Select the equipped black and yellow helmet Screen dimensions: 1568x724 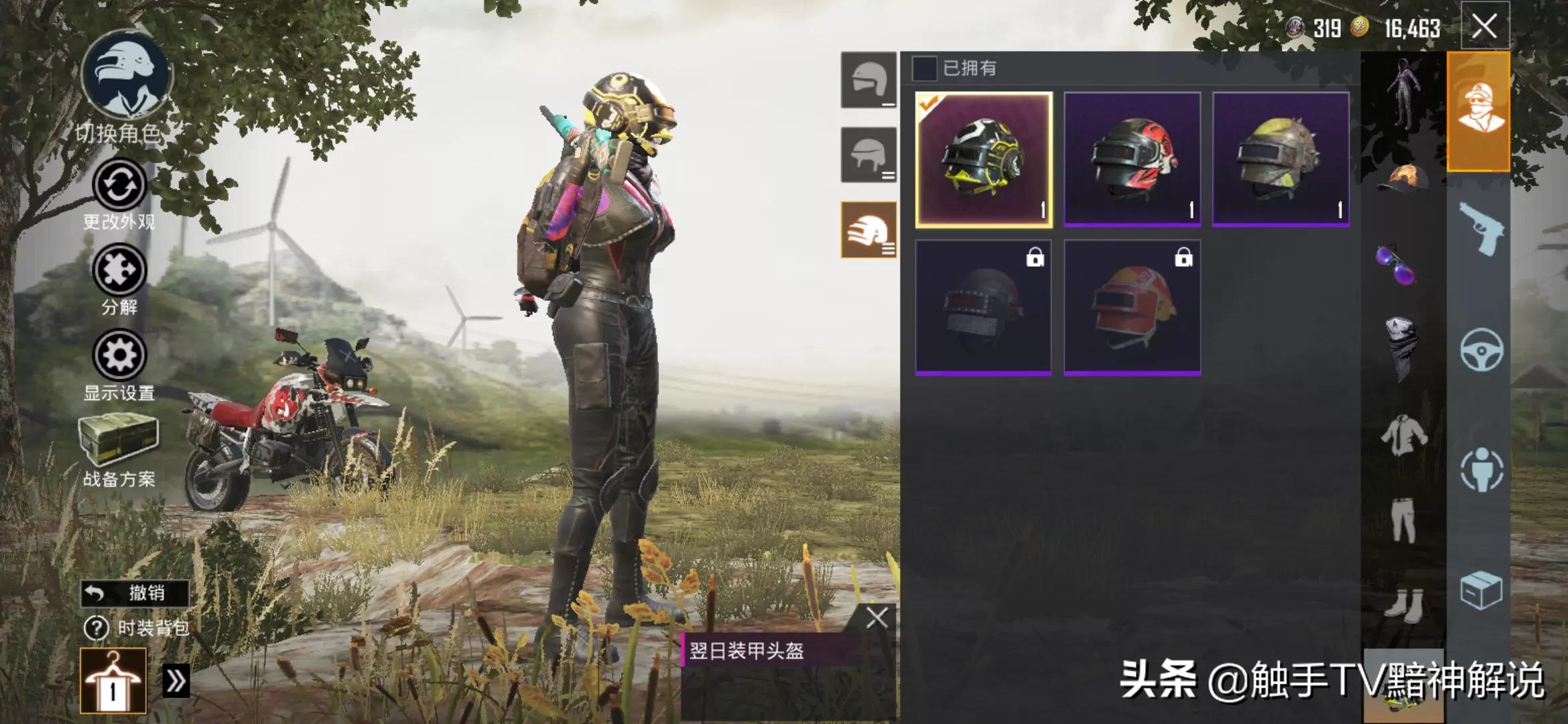pyautogui.click(x=984, y=160)
